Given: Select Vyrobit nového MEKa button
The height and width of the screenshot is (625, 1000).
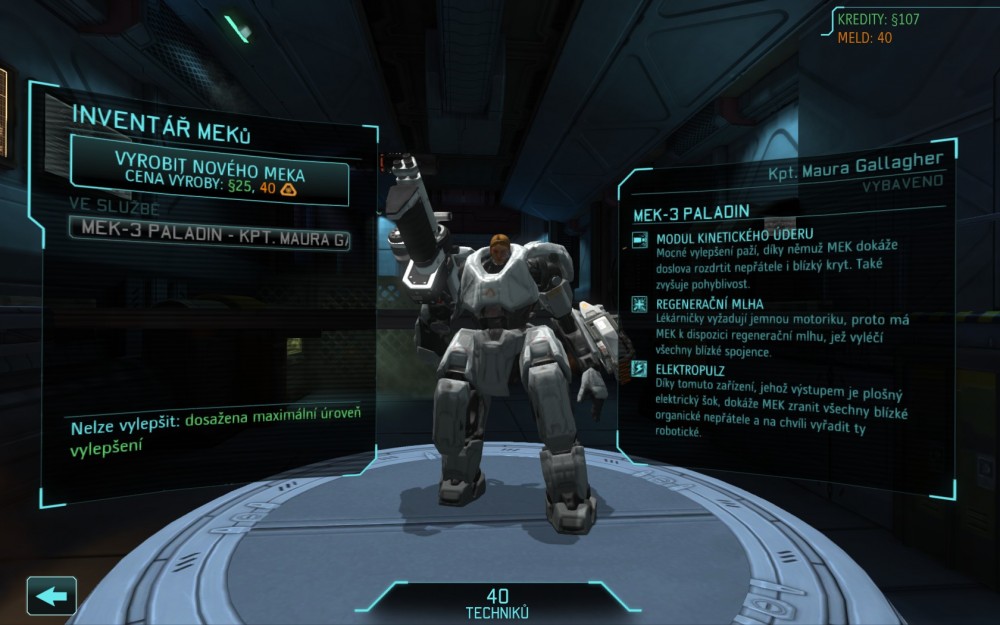Looking at the screenshot, I should coord(209,171).
